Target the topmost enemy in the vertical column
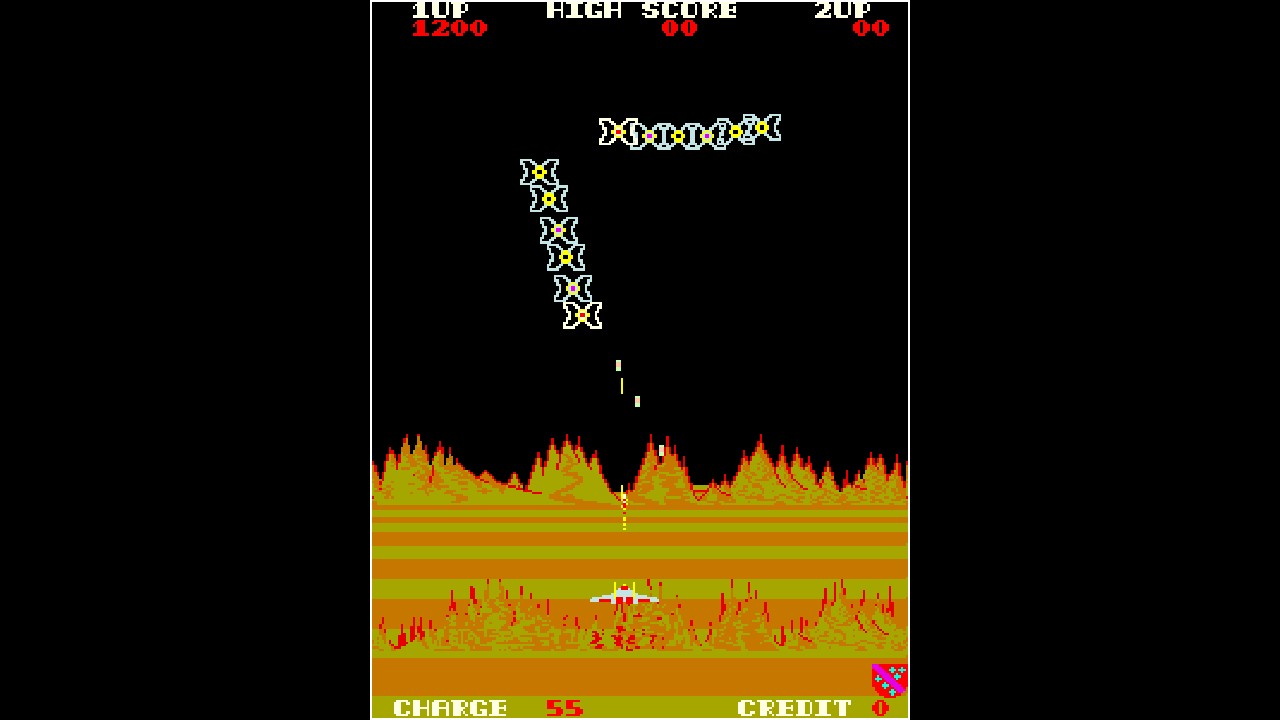 (540, 173)
